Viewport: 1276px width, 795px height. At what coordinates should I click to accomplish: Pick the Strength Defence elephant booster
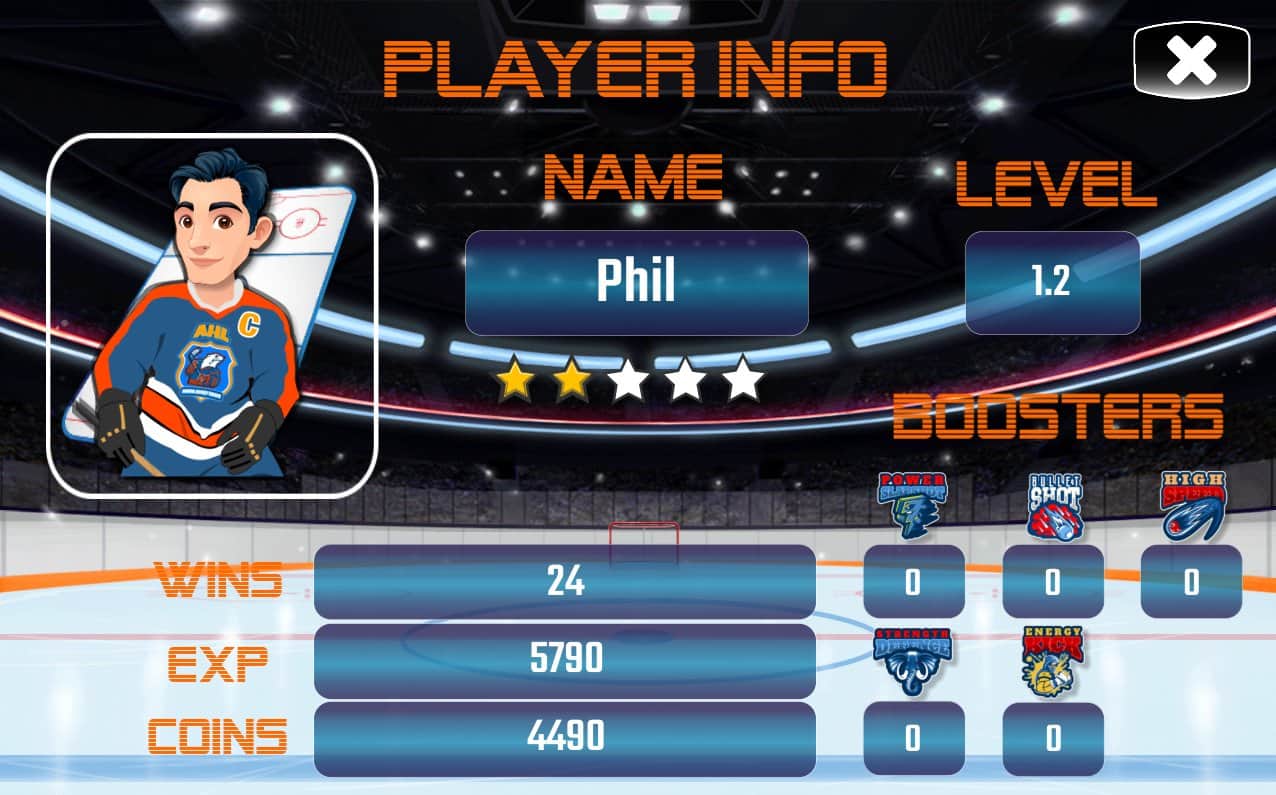pos(912,661)
